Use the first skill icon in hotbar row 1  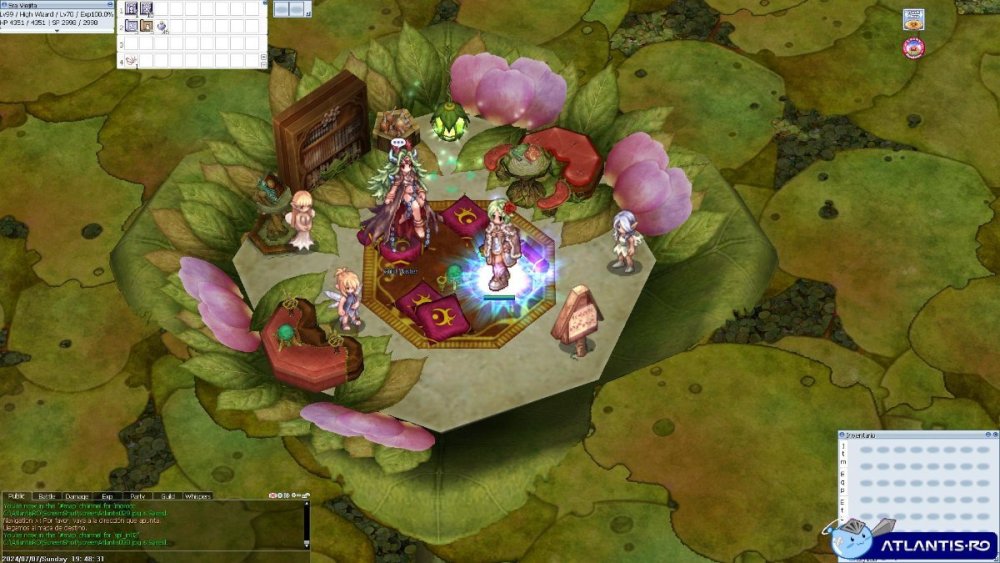(x=131, y=9)
